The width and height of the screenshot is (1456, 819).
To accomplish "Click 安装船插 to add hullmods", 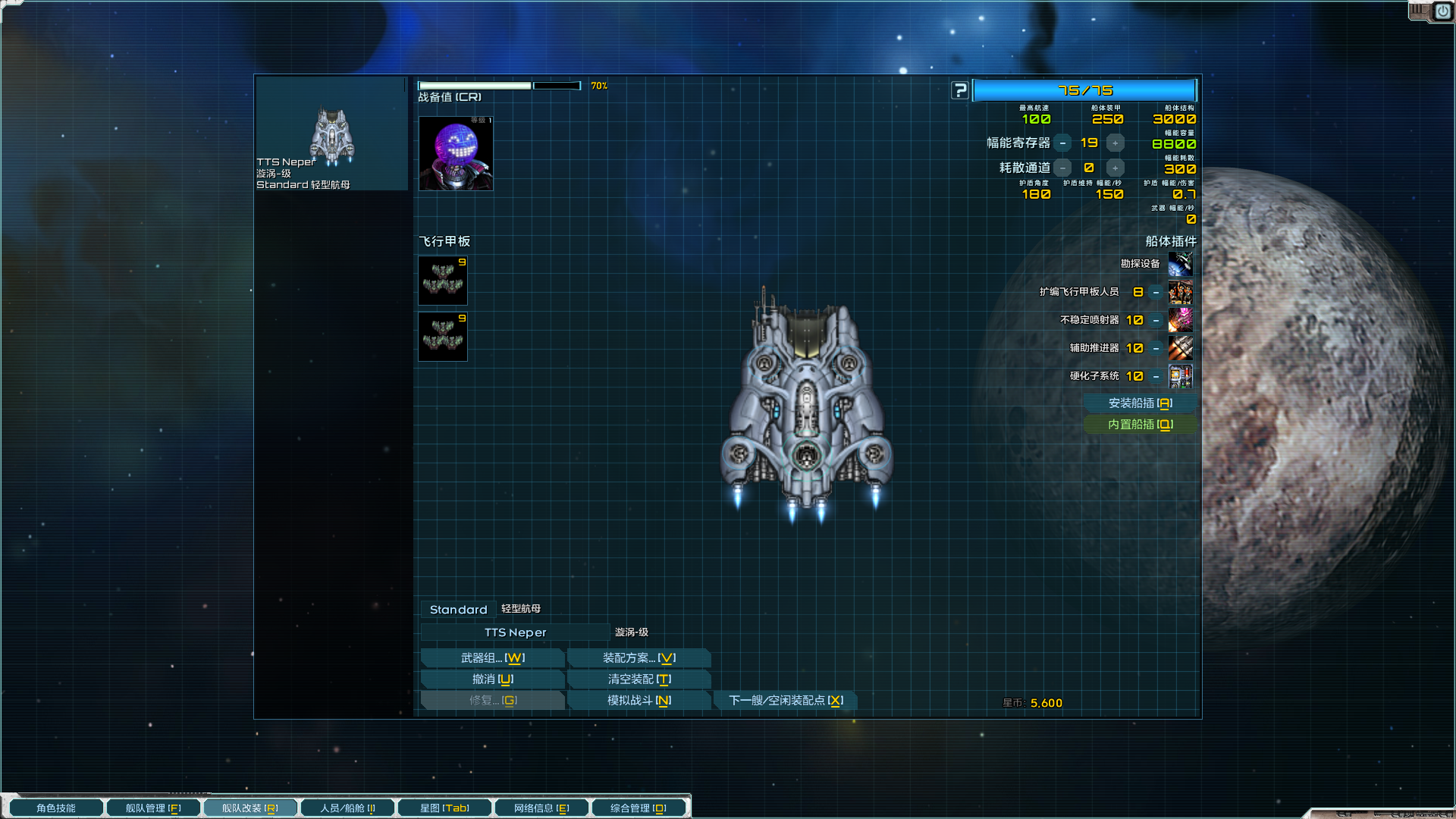I will 1140,403.
